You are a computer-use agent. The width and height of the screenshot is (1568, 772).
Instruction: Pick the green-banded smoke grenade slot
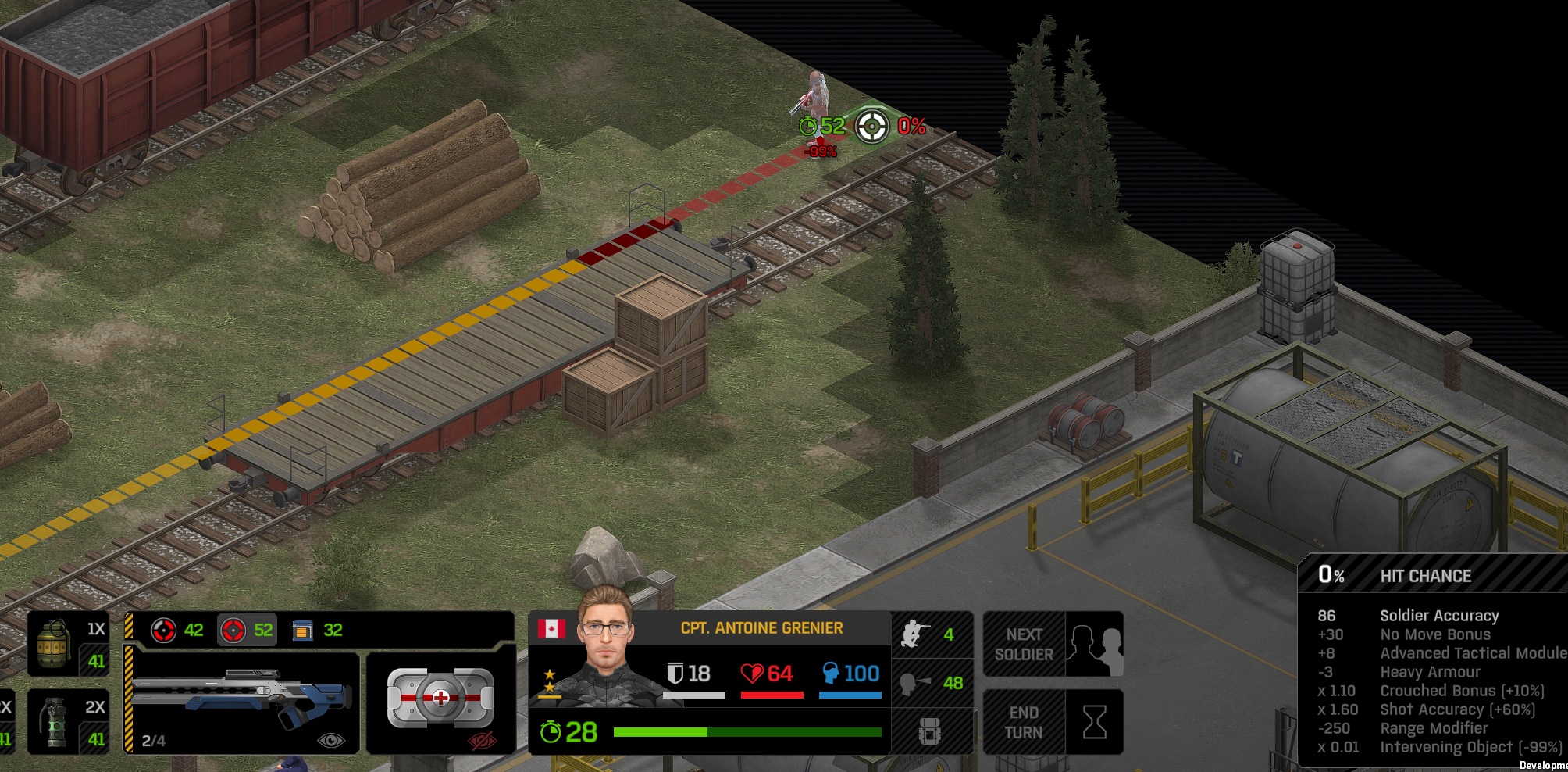pos(68,722)
